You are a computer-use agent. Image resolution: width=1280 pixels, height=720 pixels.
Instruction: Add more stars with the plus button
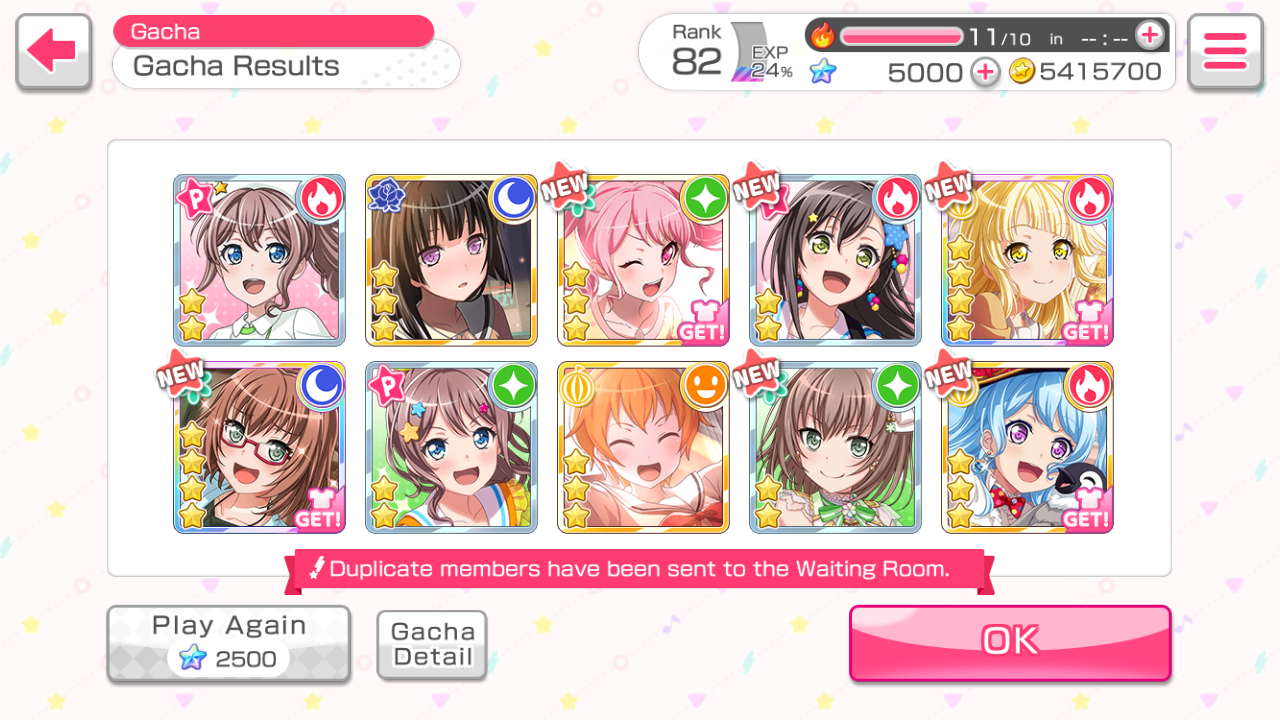(985, 72)
